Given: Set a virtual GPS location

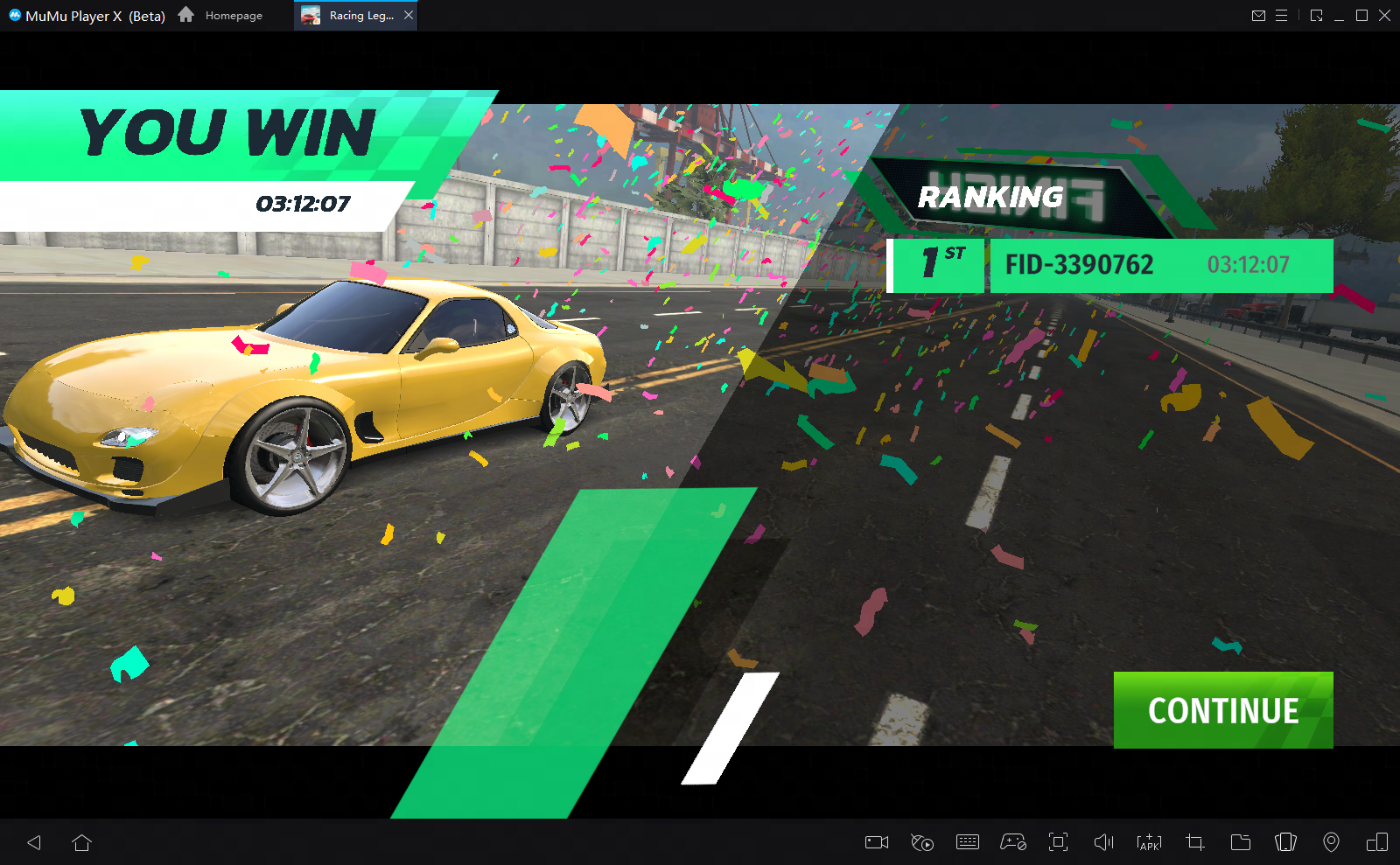Looking at the screenshot, I should pyautogui.click(x=1330, y=842).
